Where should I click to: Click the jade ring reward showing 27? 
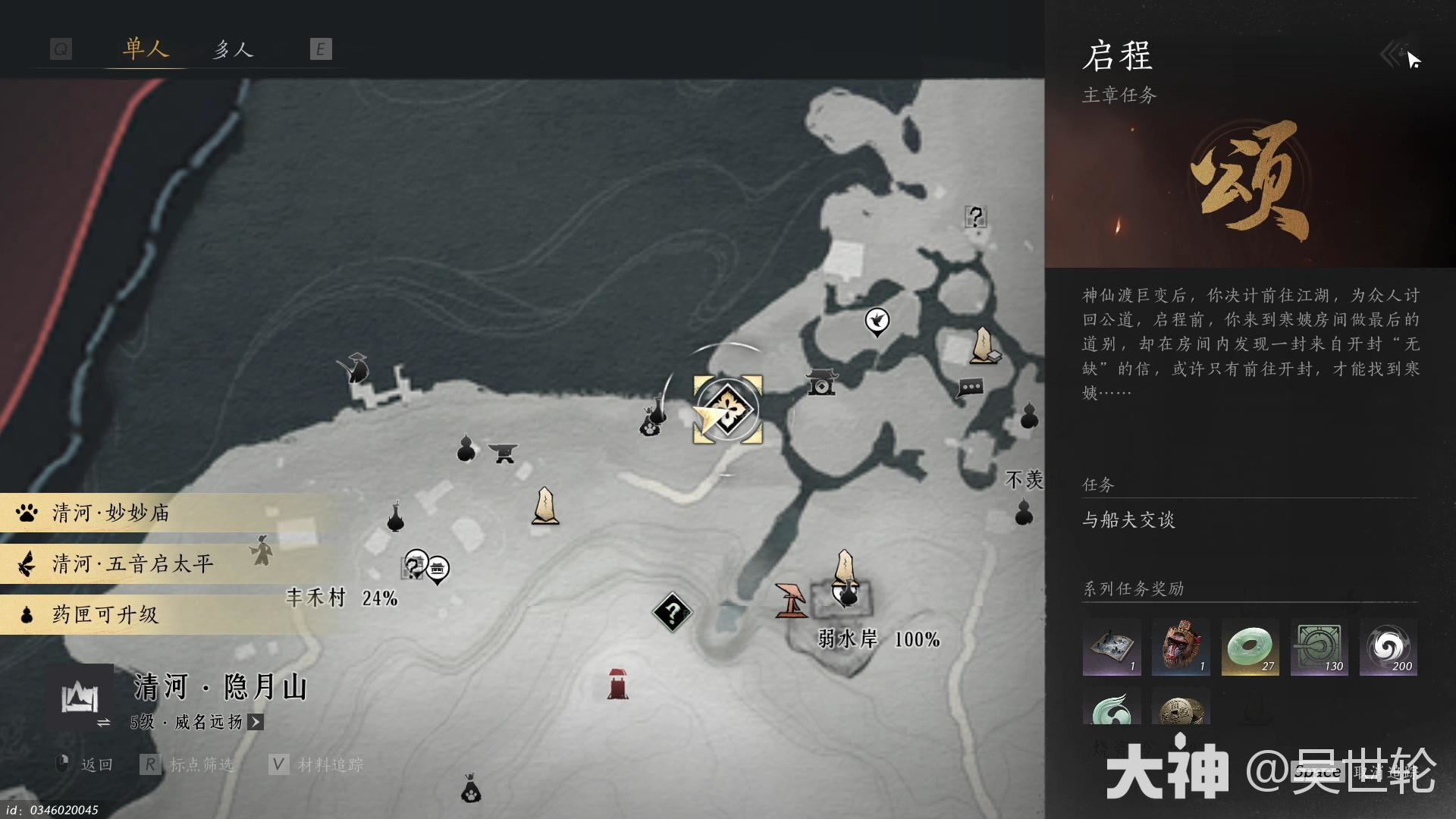(1250, 647)
